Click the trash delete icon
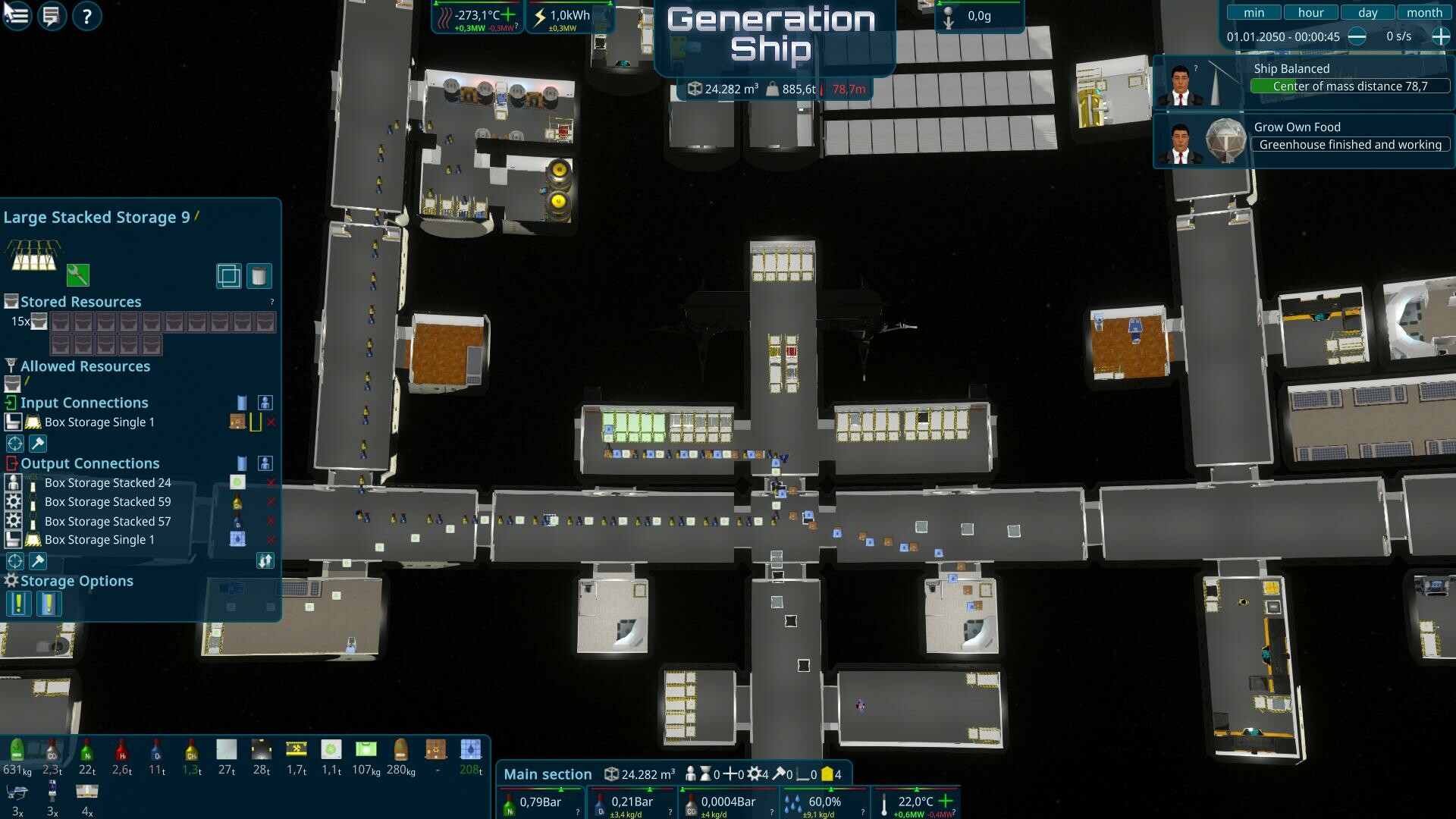Image resolution: width=1456 pixels, height=819 pixels. (x=259, y=275)
